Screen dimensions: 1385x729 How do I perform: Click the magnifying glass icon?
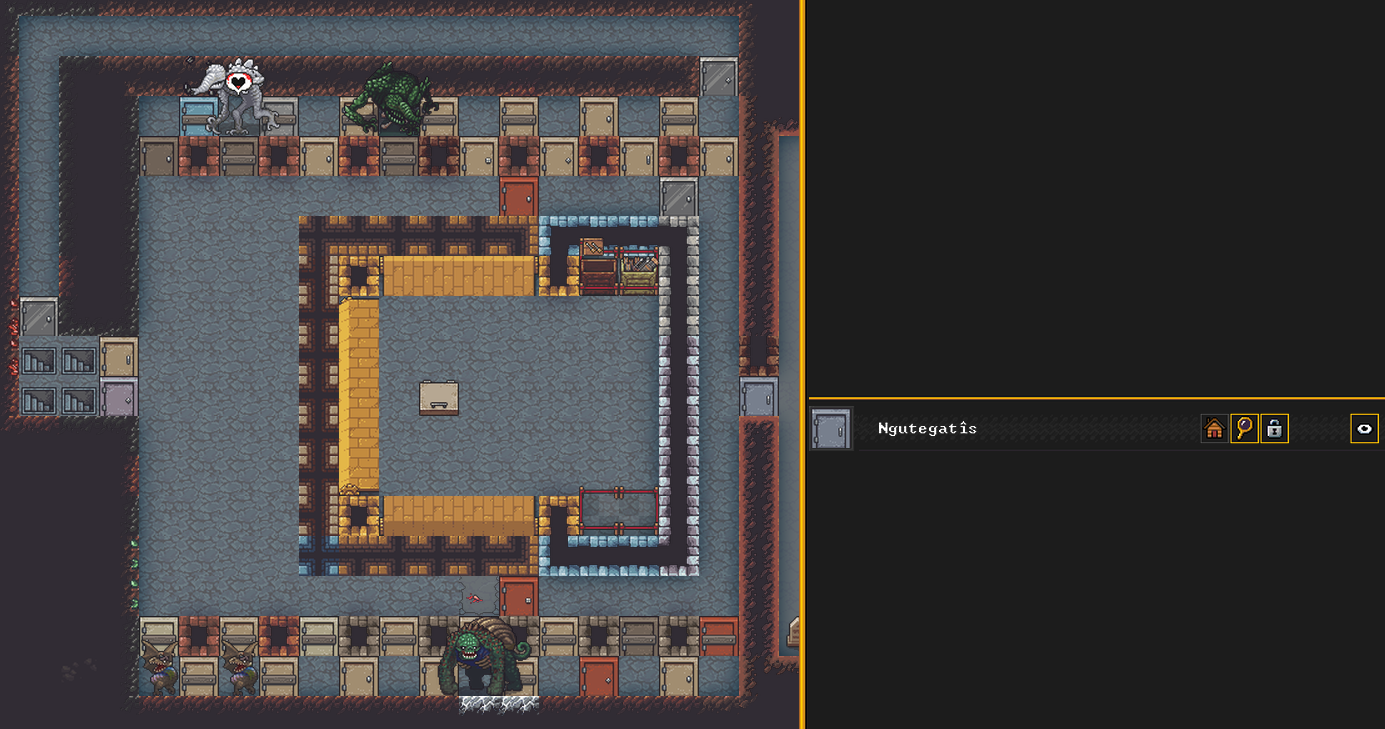1244,429
